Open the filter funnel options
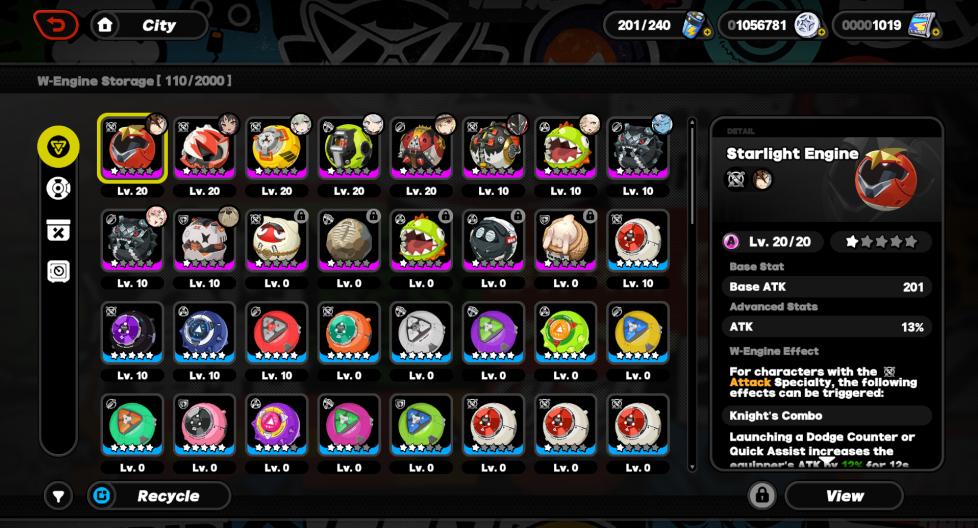The height and width of the screenshot is (528, 978). (58, 496)
